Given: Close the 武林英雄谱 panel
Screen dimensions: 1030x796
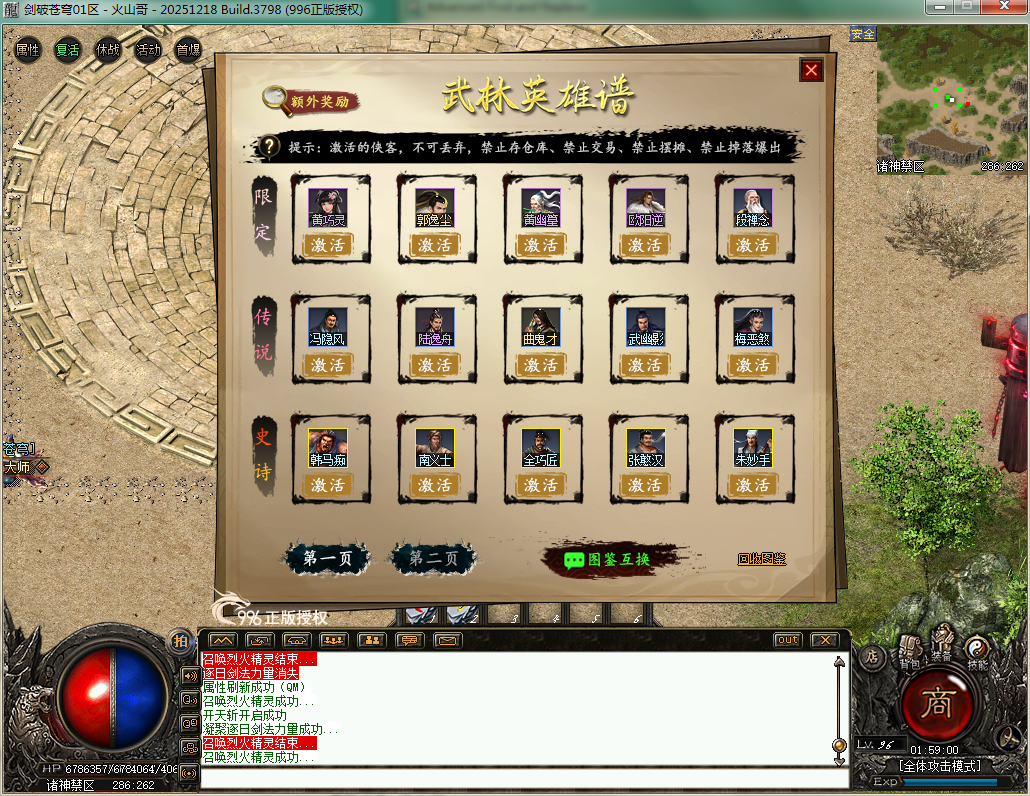Looking at the screenshot, I should point(811,70).
